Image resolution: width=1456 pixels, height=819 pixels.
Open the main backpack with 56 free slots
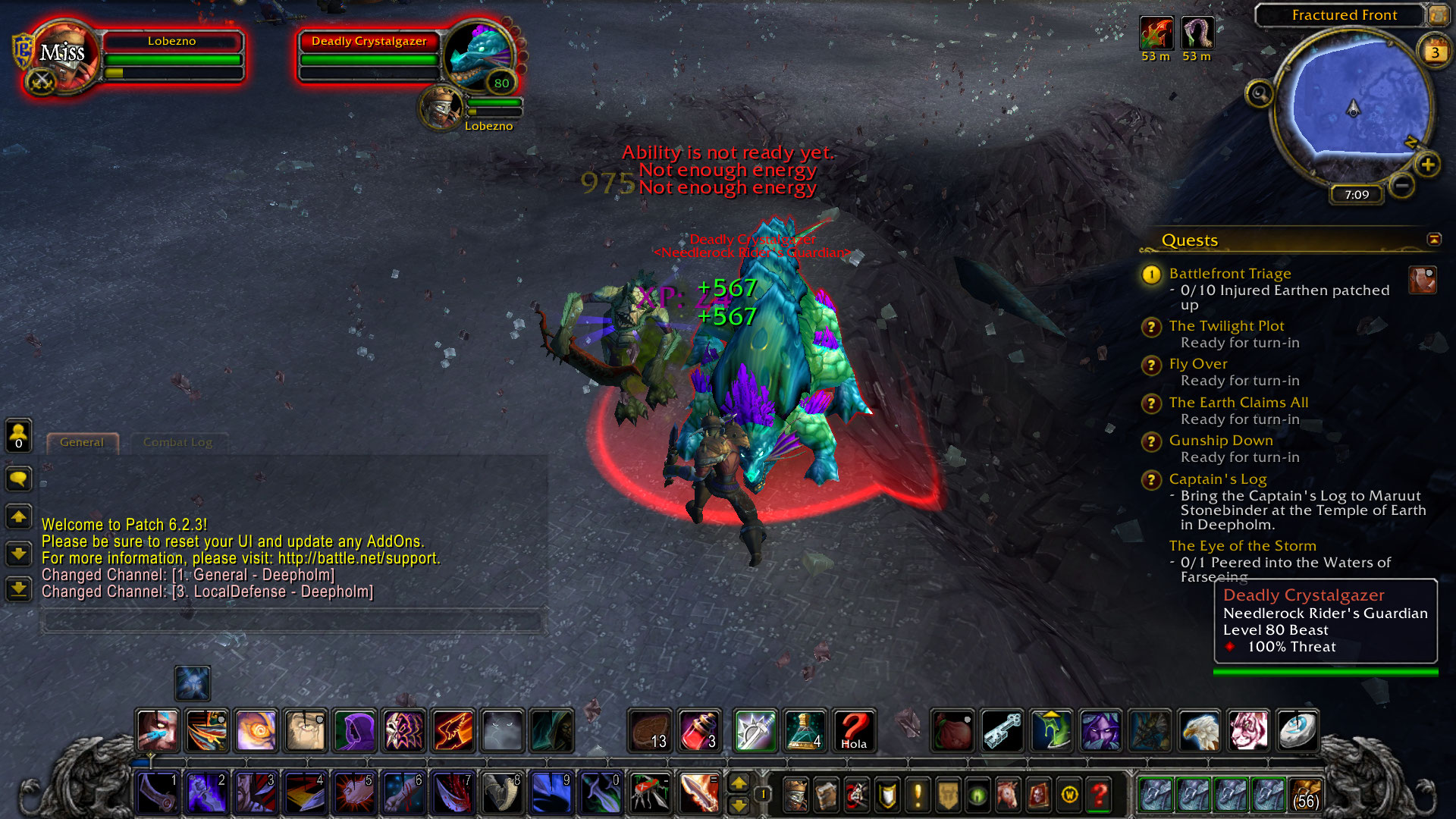pos(1305,795)
